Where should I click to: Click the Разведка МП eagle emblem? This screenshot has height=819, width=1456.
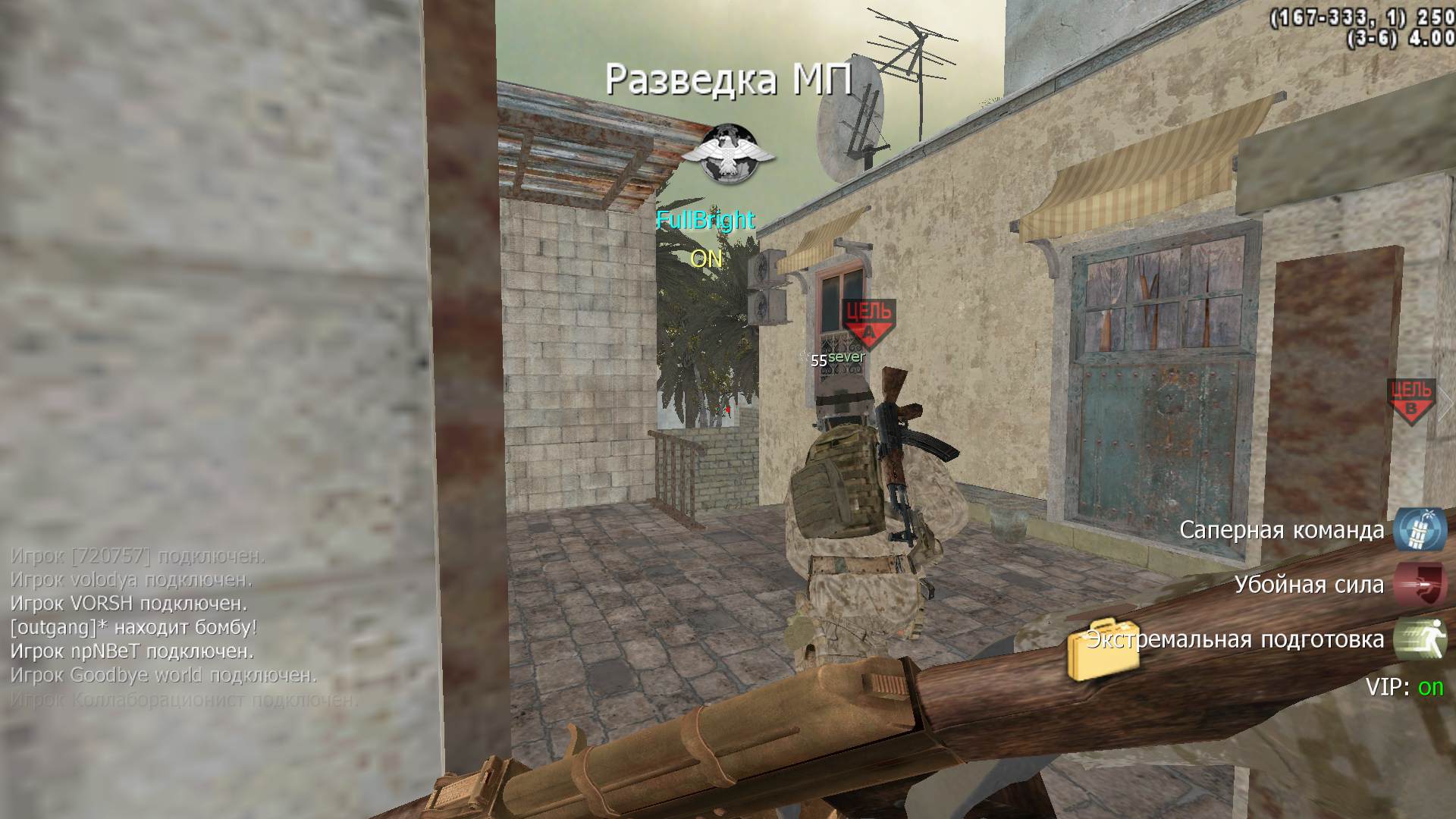[x=727, y=155]
